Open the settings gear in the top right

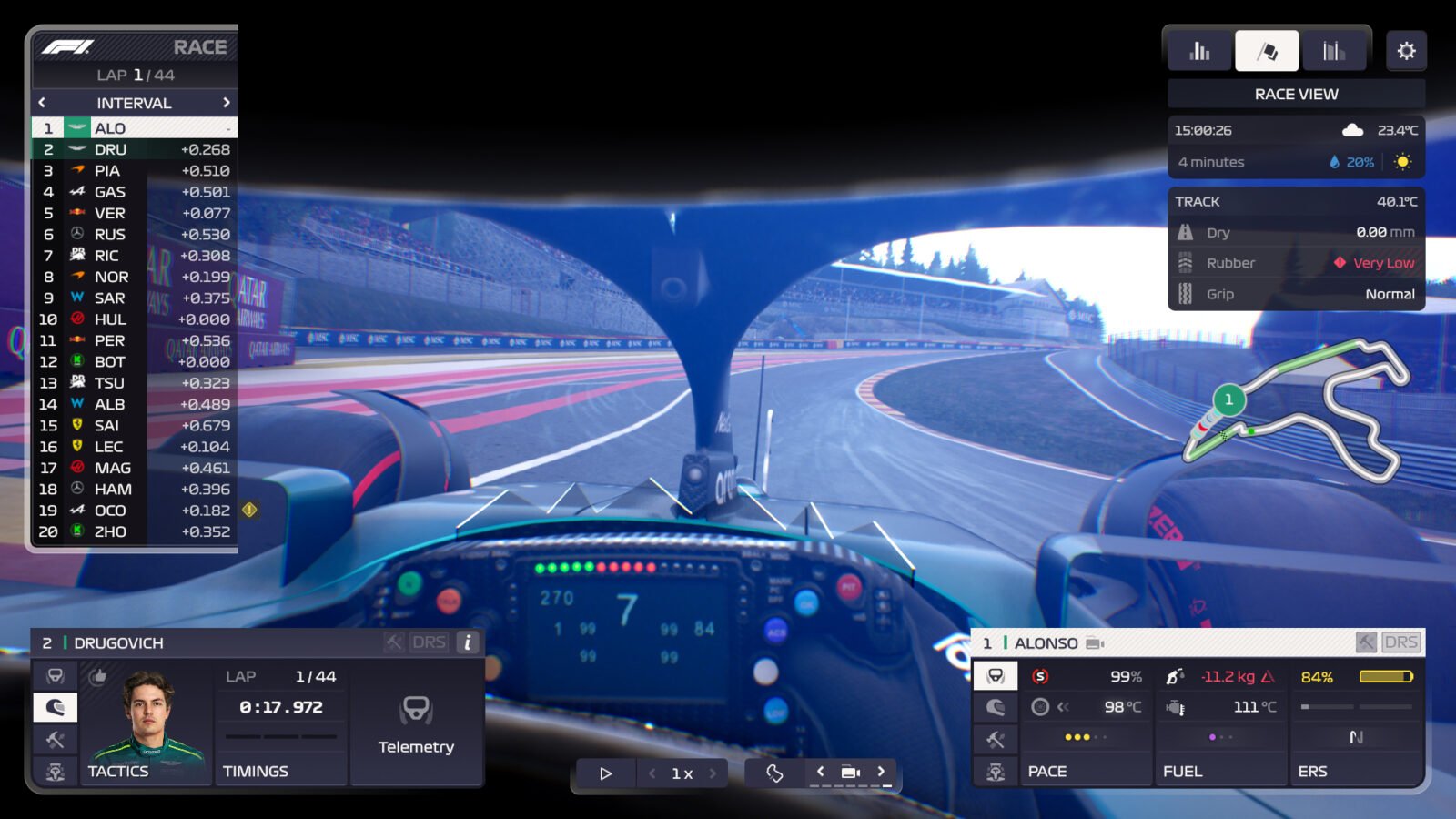1406,50
